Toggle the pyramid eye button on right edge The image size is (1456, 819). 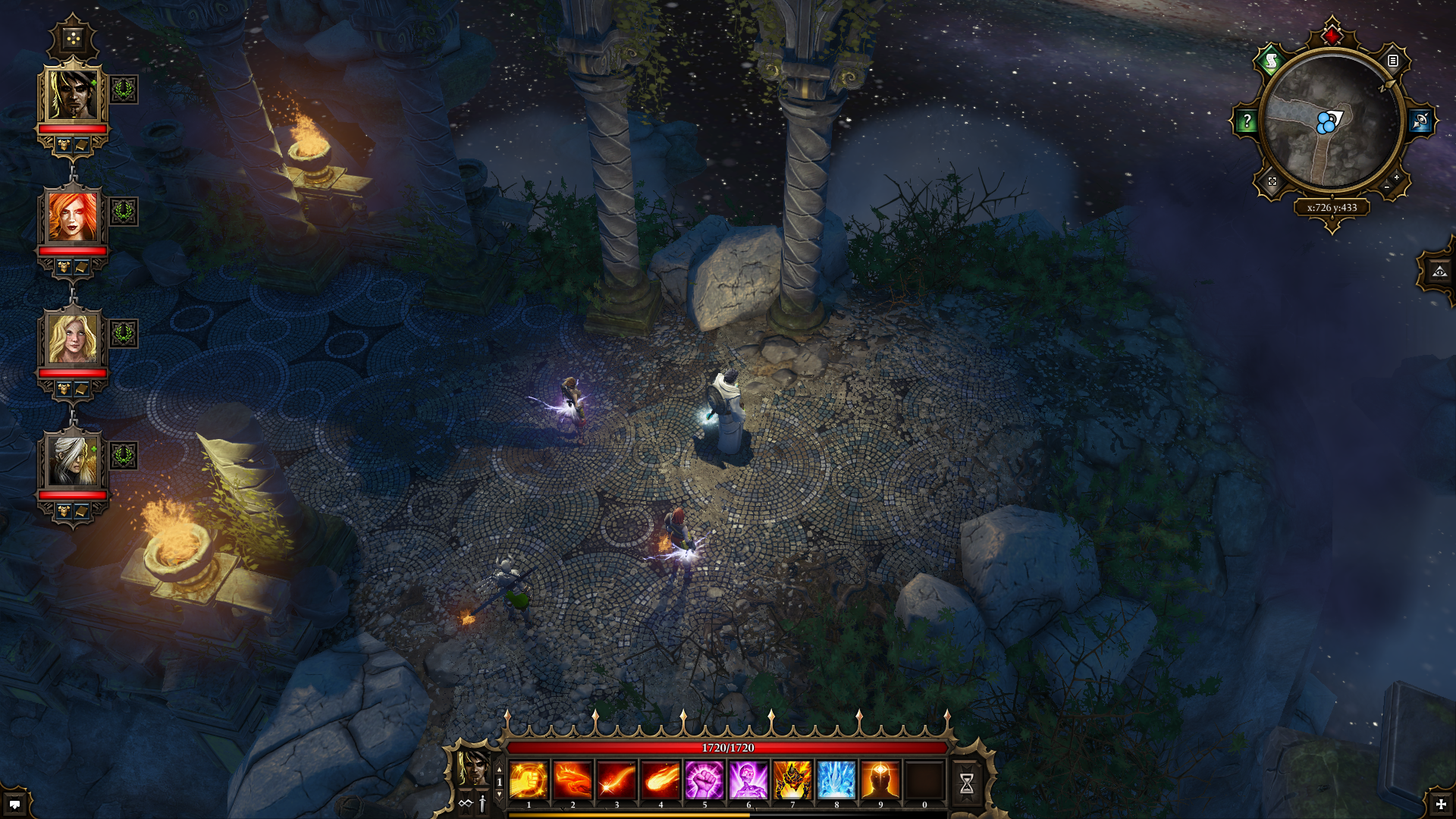pos(1439,271)
